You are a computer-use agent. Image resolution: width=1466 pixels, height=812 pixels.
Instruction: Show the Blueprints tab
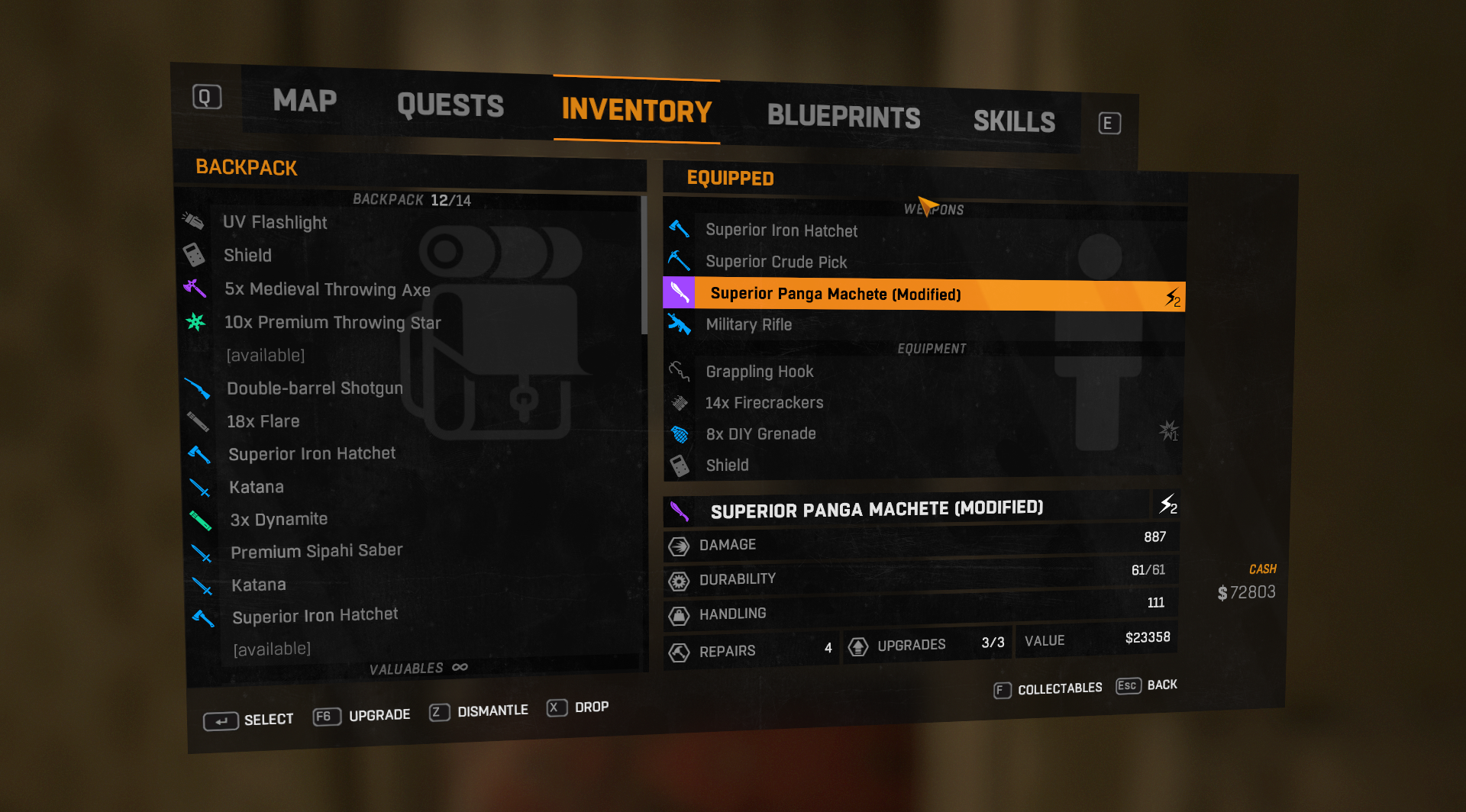point(843,117)
